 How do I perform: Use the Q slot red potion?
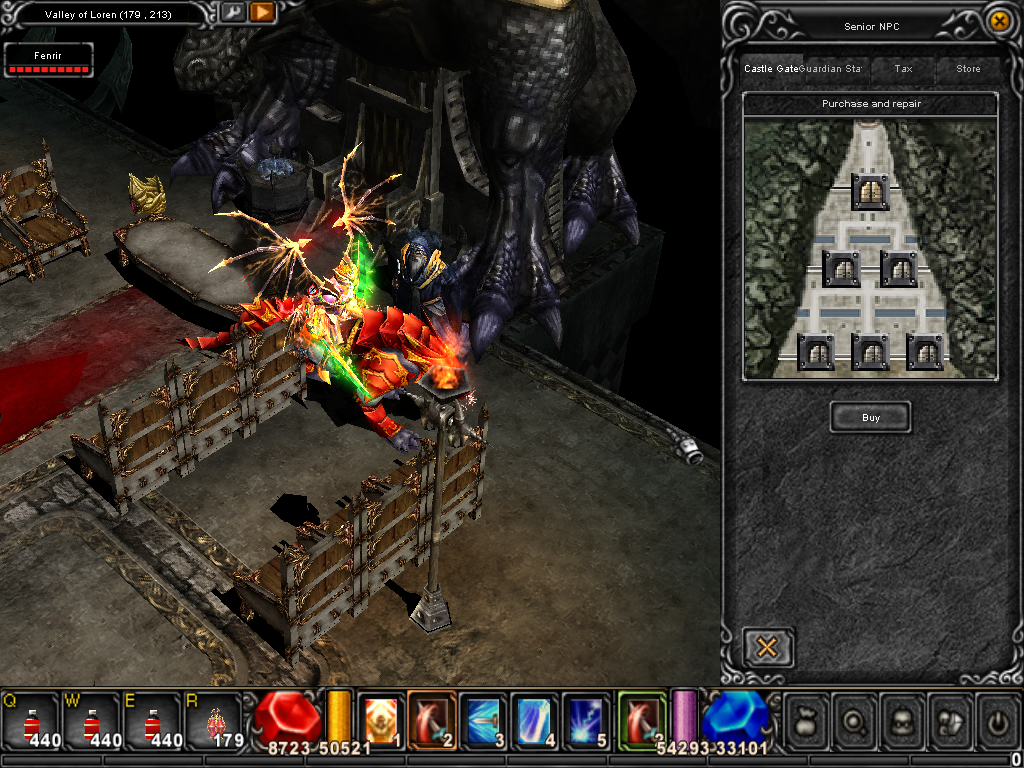point(31,721)
